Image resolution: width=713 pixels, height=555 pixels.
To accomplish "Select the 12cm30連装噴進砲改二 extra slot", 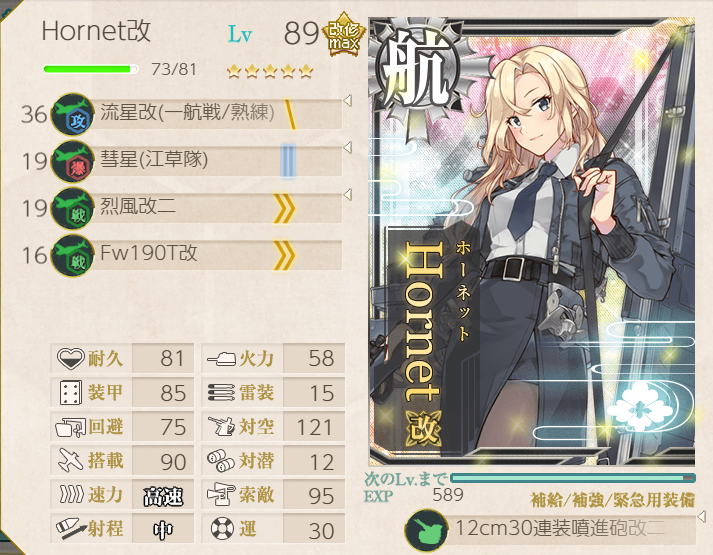I will click(553, 529).
